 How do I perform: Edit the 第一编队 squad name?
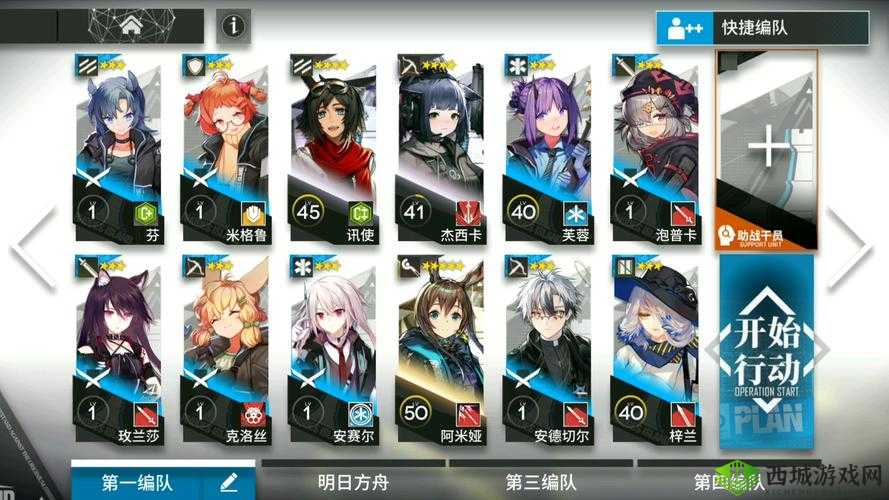click(x=229, y=483)
